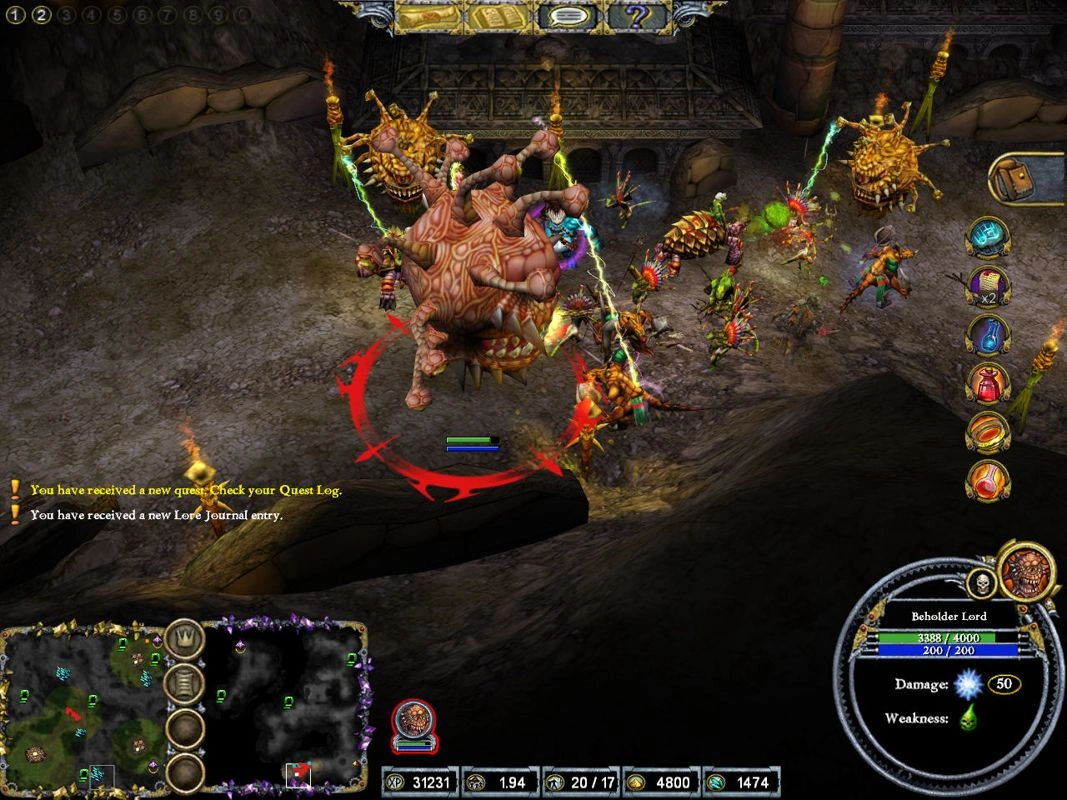The image size is (1067, 800).
Task: Use the red vial item
Action: click(988, 481)
